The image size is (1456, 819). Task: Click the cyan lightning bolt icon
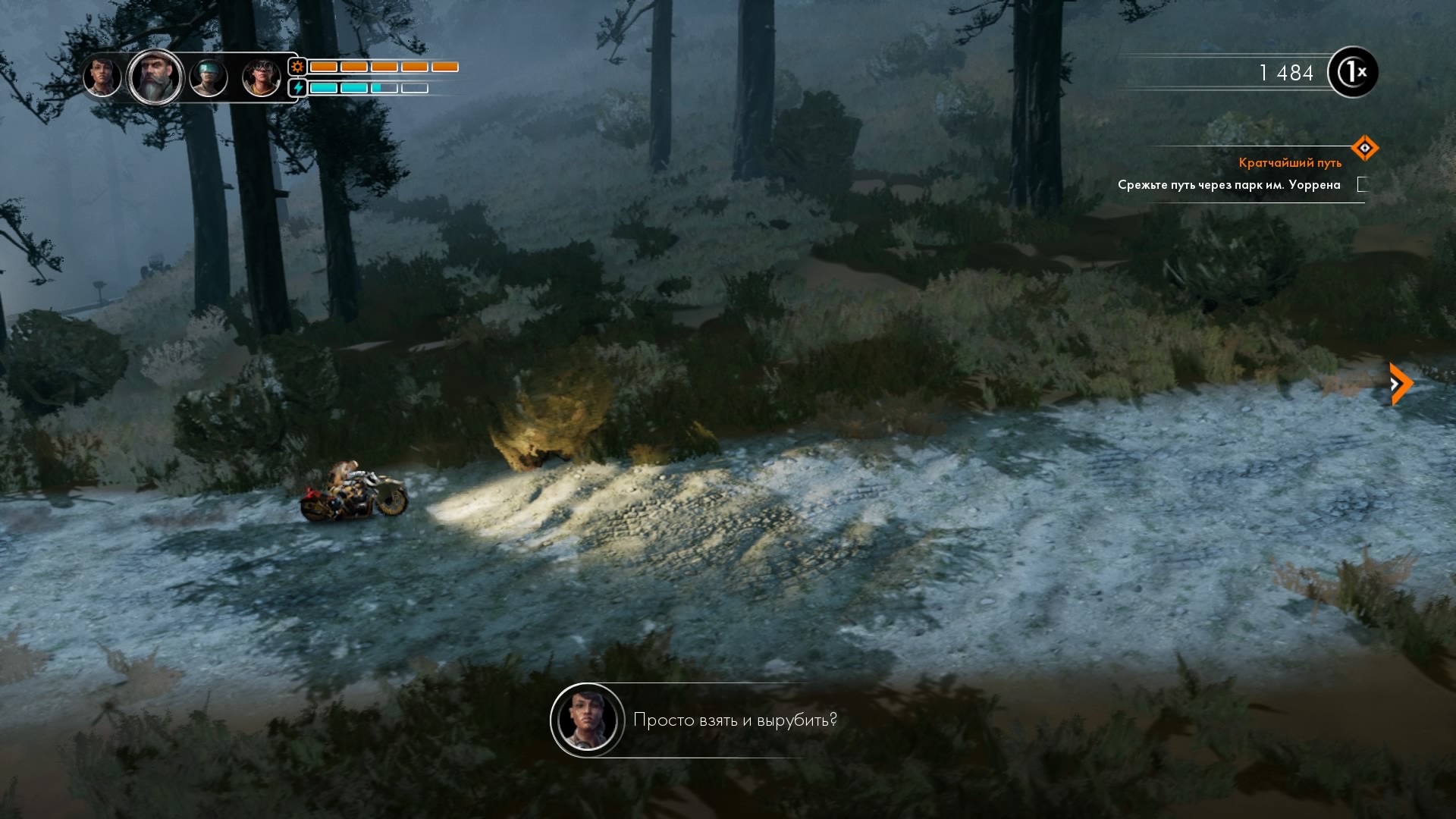pyautogui.click(x=298, y=88)
